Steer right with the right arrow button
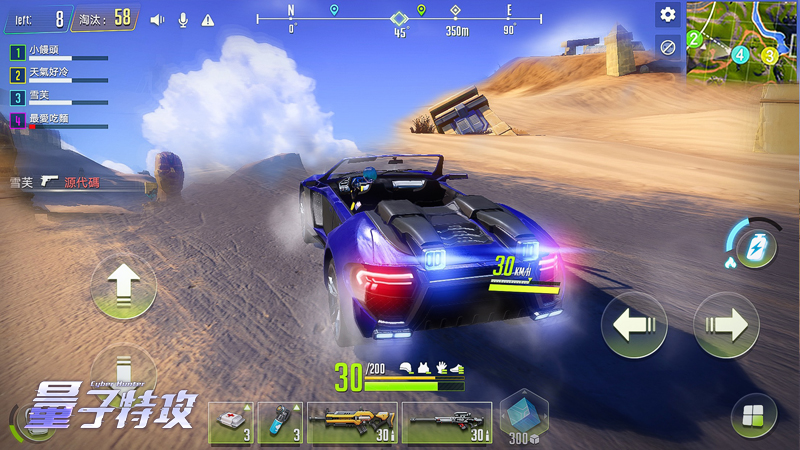800x450 pixels. point(727,325)
